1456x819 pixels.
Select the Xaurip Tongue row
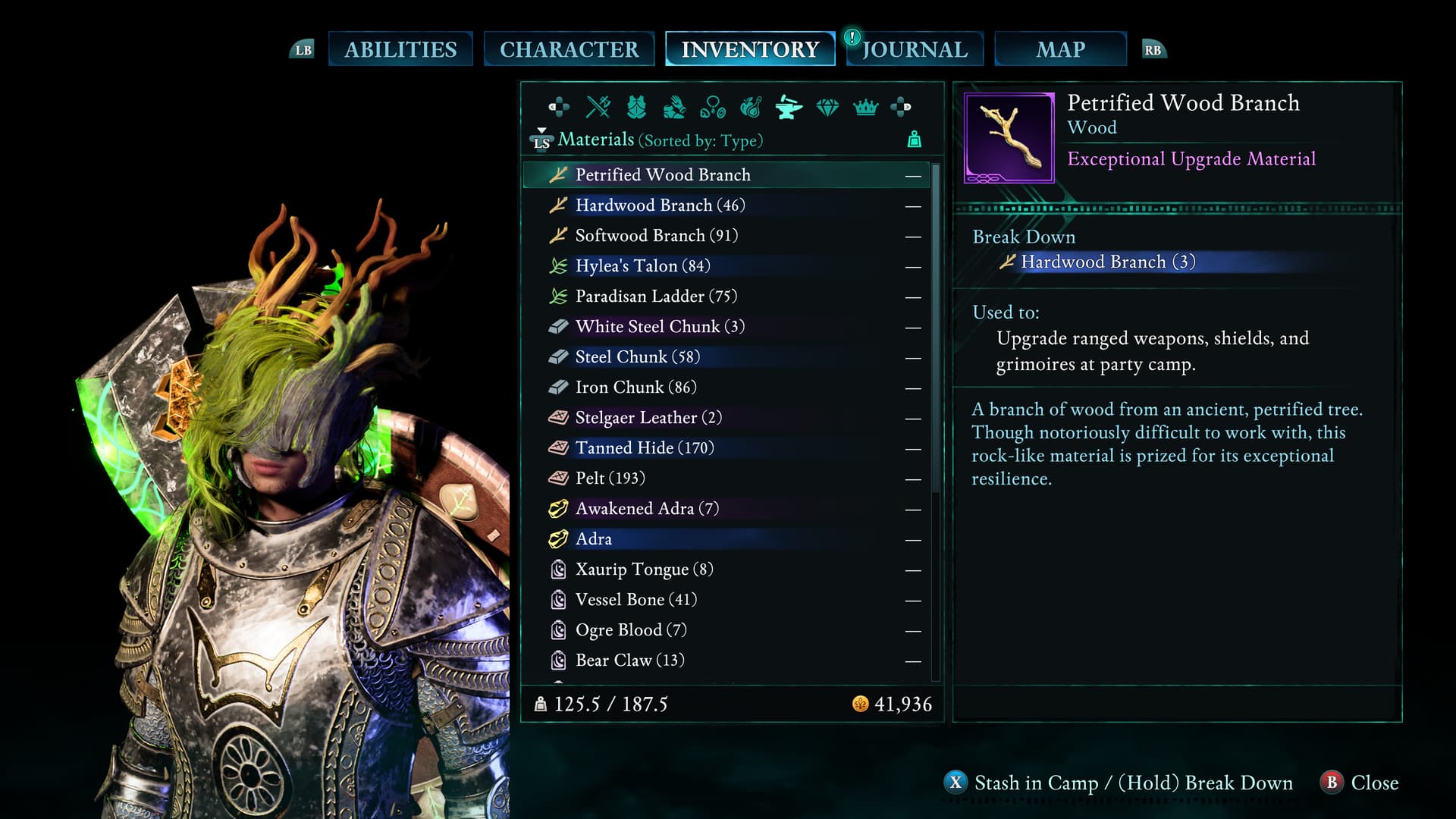(644, 570)
